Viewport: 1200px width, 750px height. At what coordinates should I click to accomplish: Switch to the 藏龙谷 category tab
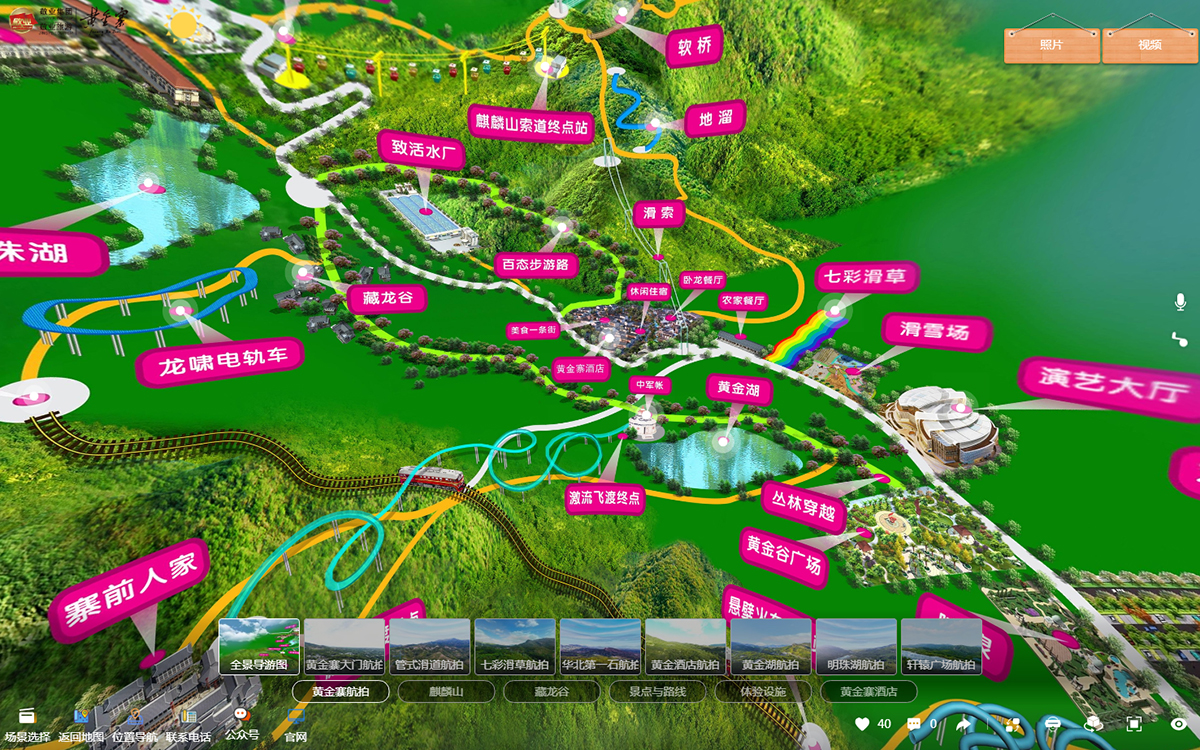tap(551, 691)
